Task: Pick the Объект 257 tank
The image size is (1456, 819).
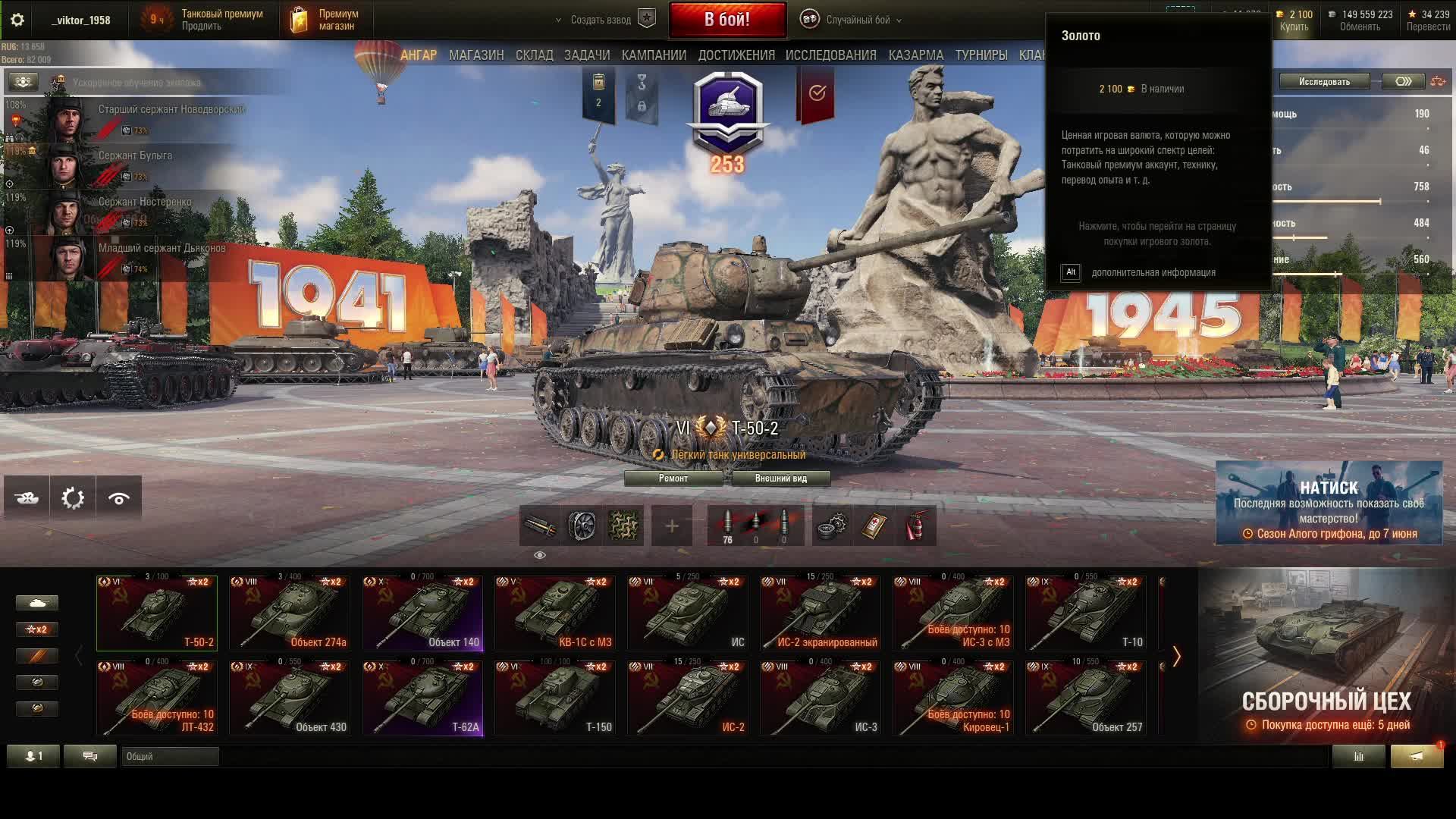Action: (x=1085, y=698)
